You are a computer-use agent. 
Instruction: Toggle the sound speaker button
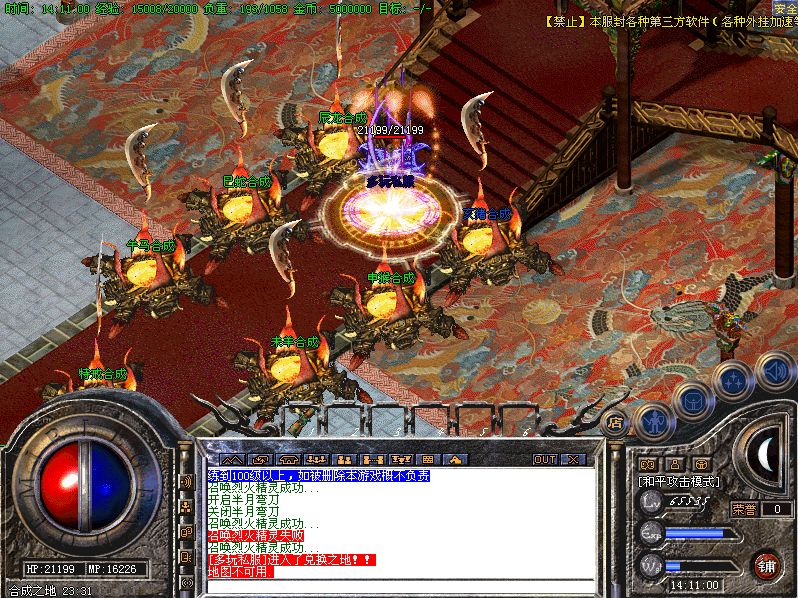click(x=774, y=370)
